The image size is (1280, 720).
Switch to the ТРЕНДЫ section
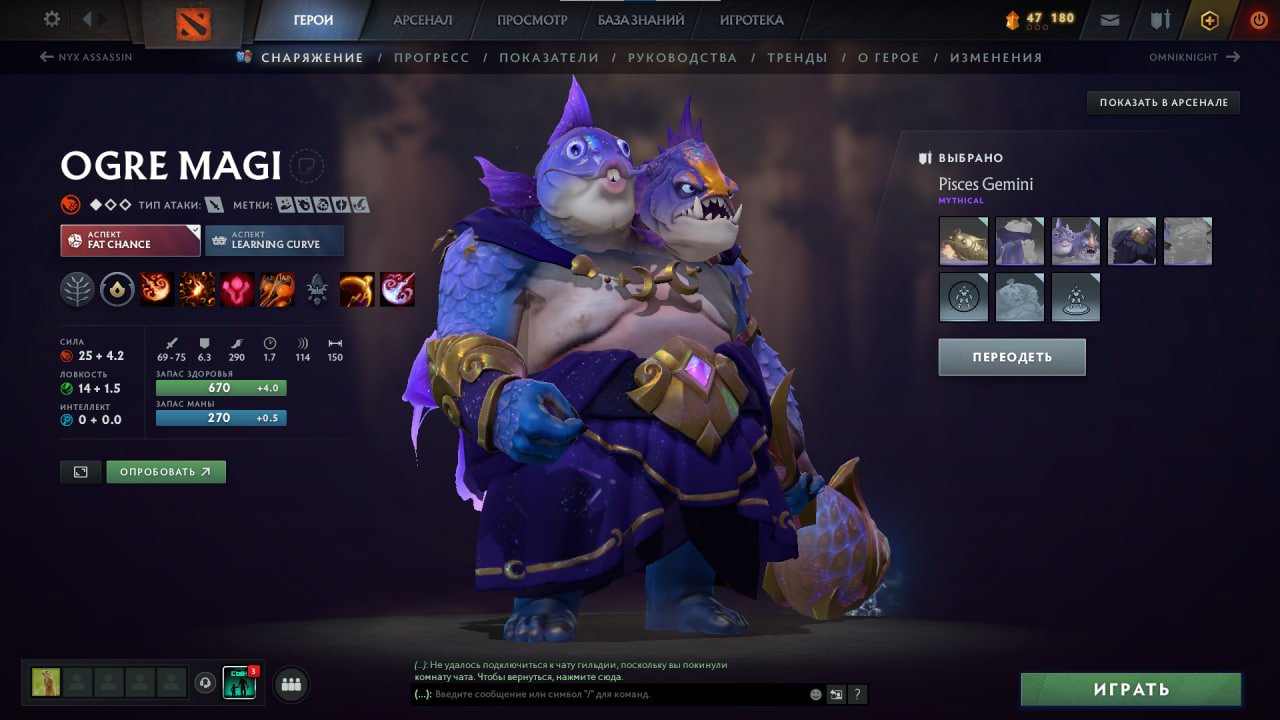click(x=797, y=57)
